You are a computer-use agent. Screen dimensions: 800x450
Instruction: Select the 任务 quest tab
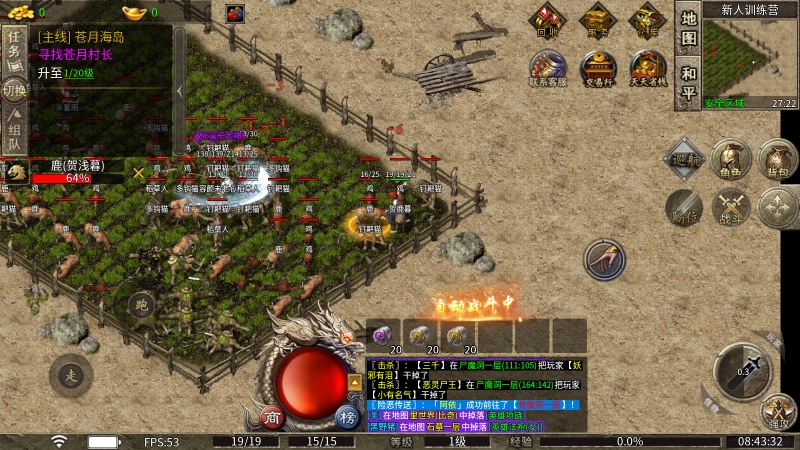(14, 45)
